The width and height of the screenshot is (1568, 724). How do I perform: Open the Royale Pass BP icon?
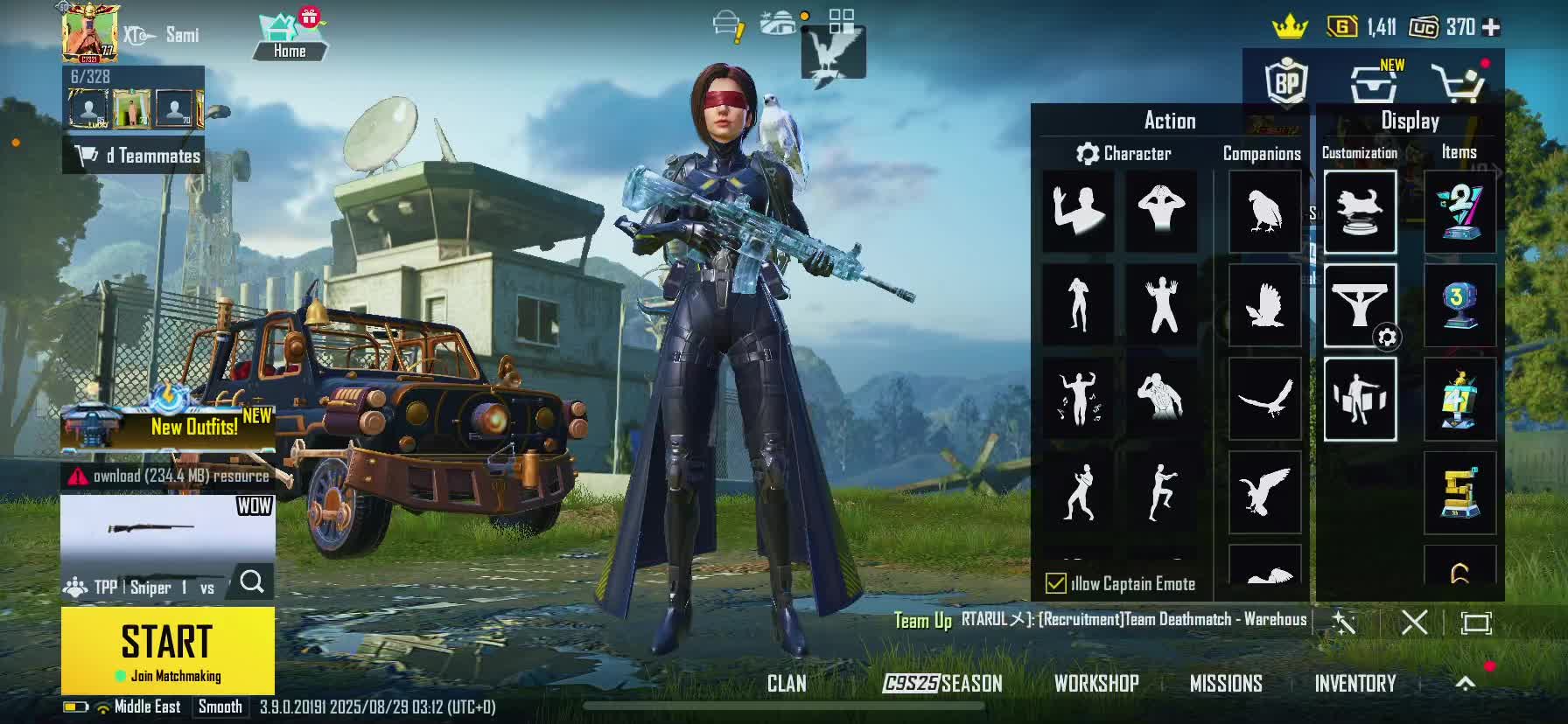tap(1286, 82)
